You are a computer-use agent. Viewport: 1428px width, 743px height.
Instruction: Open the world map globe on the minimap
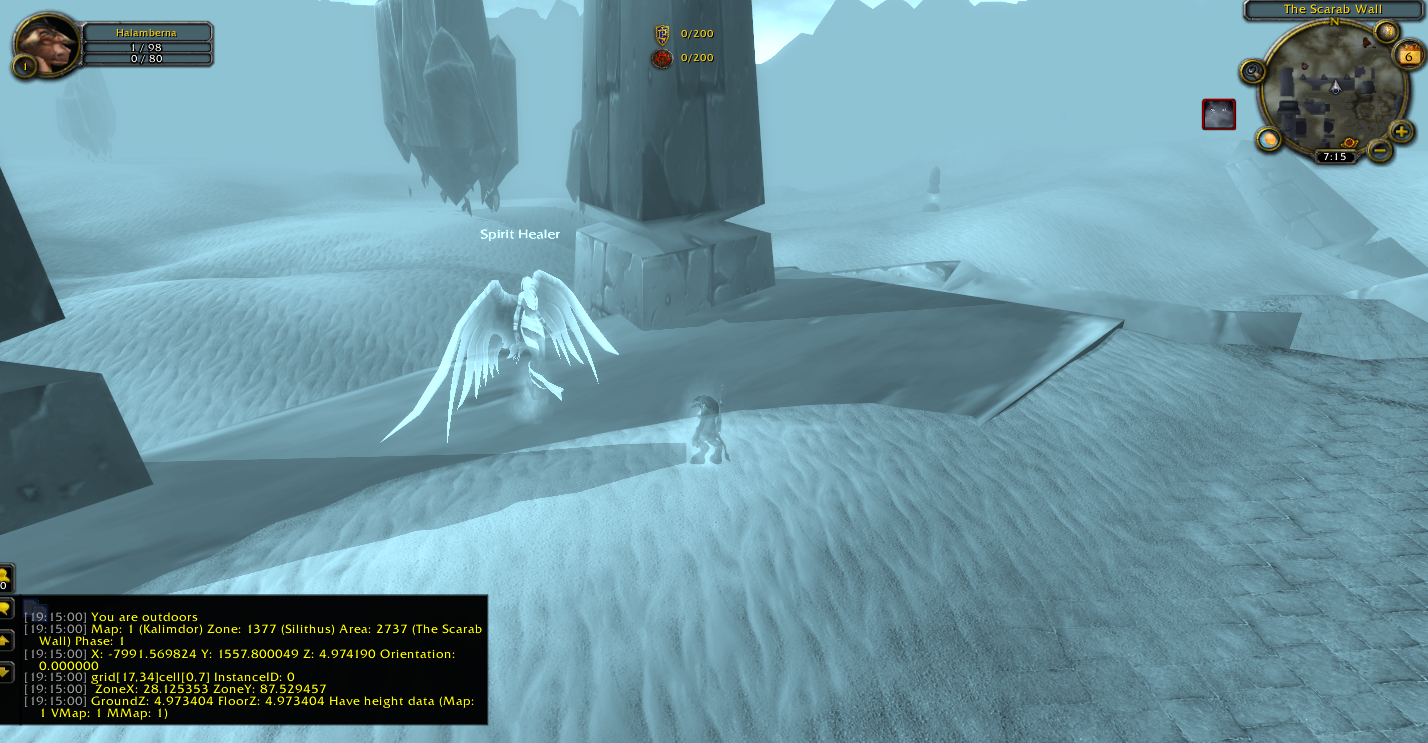click(1385, 30)
